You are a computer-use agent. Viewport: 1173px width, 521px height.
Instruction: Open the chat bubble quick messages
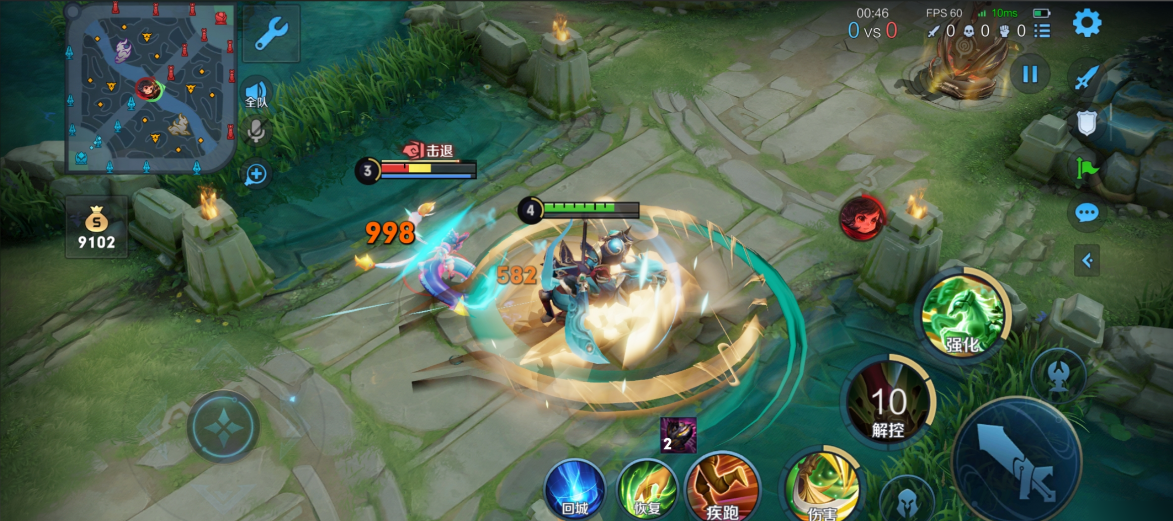tap(1087, 213)
